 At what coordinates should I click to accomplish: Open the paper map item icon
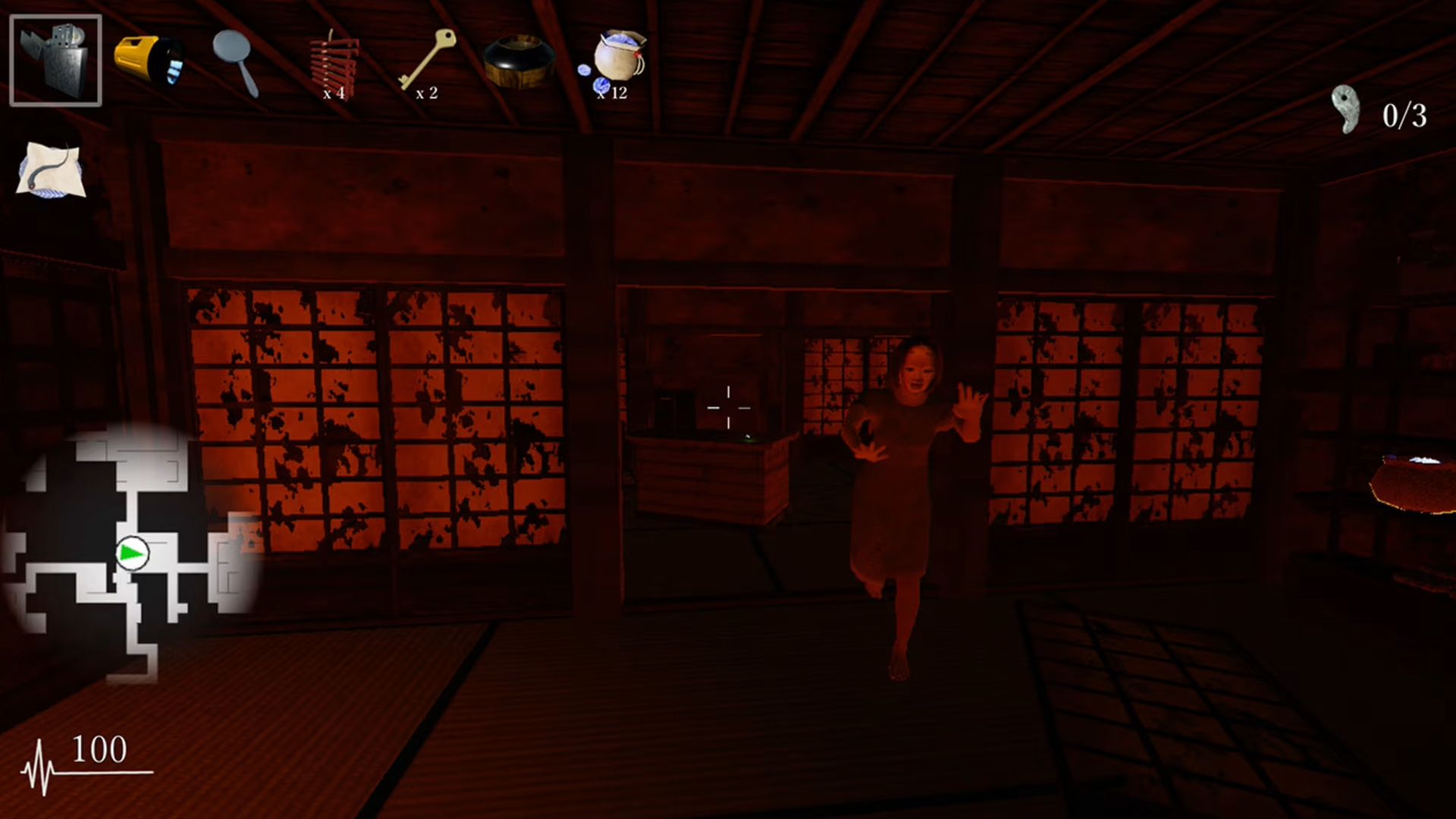point(52,169)
